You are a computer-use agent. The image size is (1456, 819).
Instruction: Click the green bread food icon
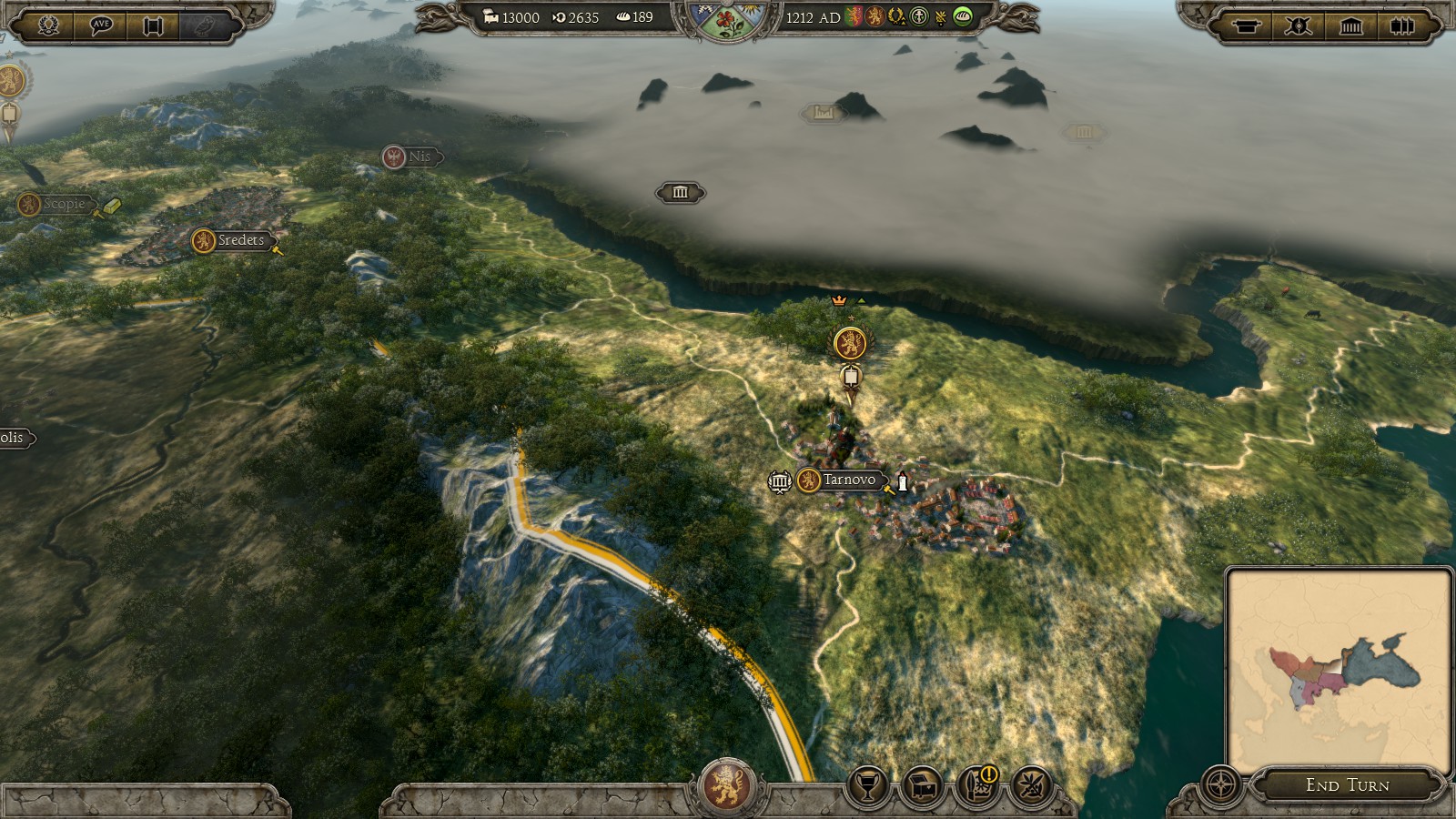click(962, 16)
